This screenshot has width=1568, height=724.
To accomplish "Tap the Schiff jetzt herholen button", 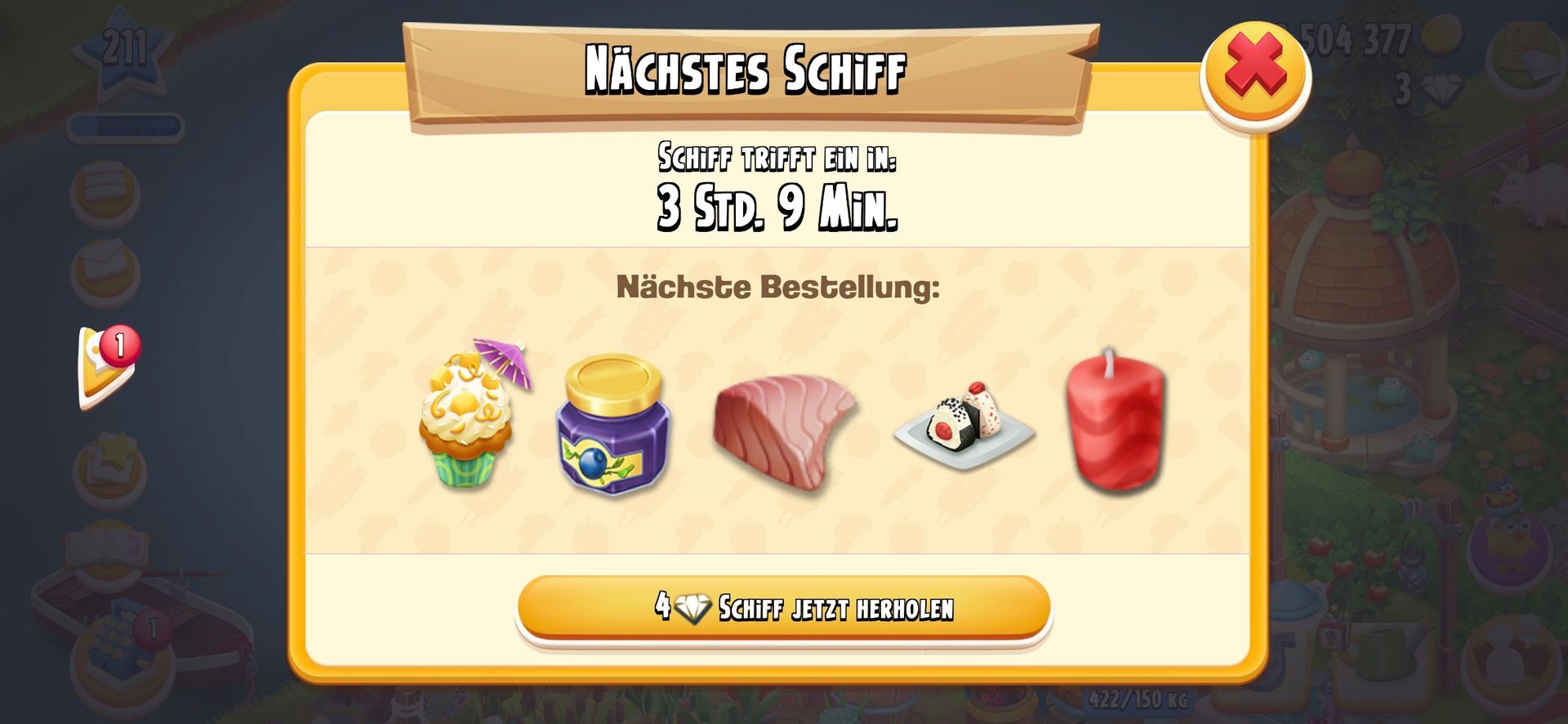I will tap(783, 607).
